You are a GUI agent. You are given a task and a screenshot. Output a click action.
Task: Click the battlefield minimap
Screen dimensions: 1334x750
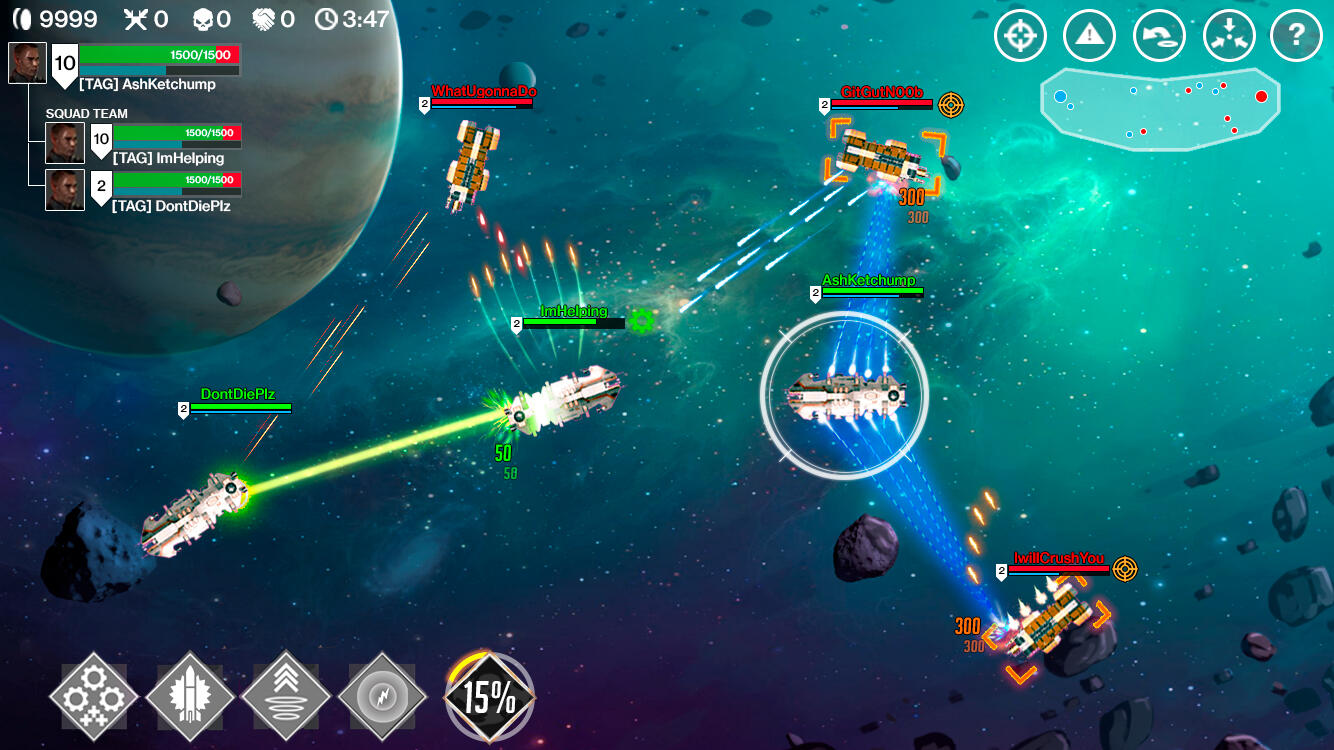(1160, 108)
